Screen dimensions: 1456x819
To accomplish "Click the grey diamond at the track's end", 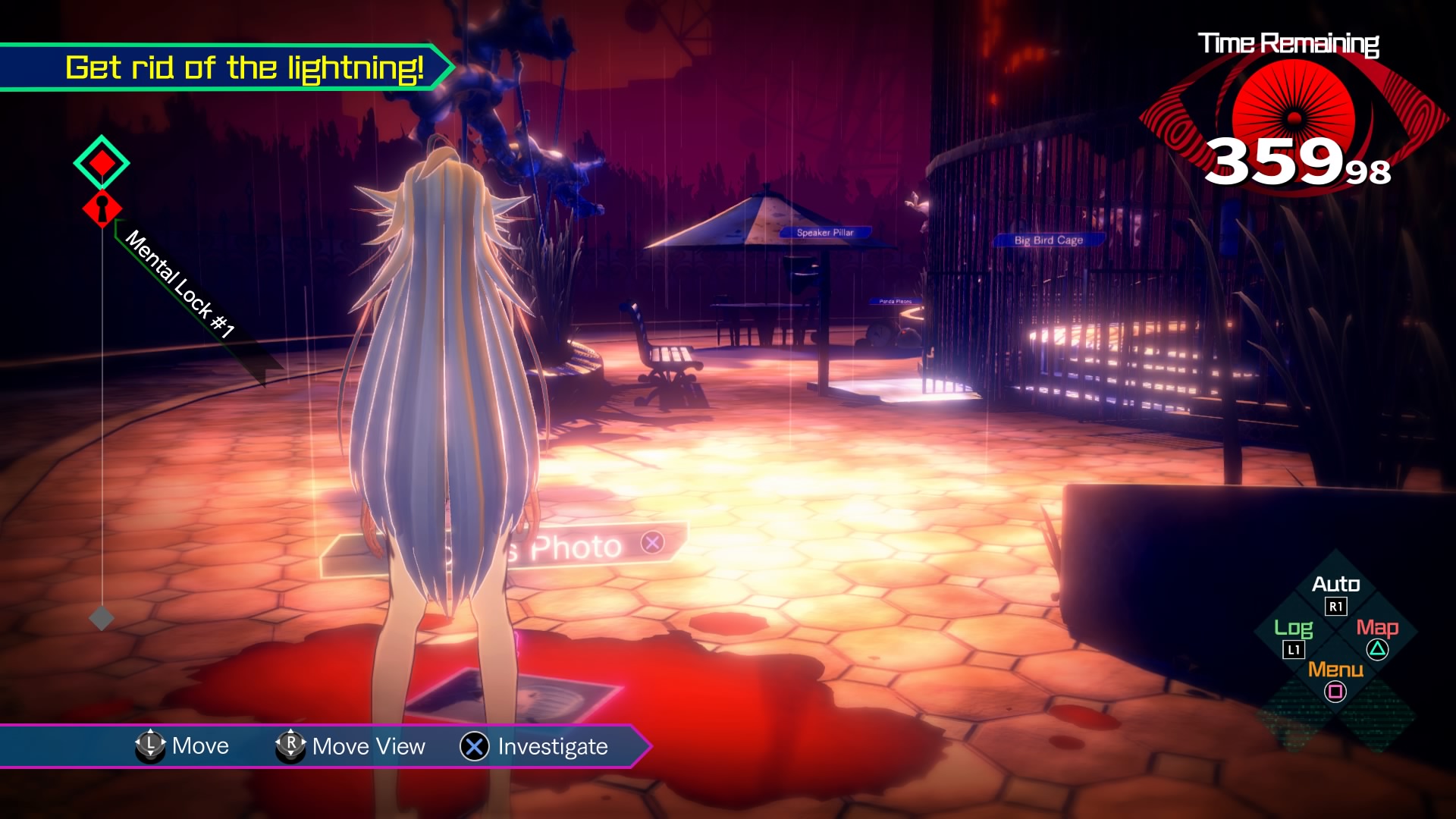I will (x=102, y=618).
